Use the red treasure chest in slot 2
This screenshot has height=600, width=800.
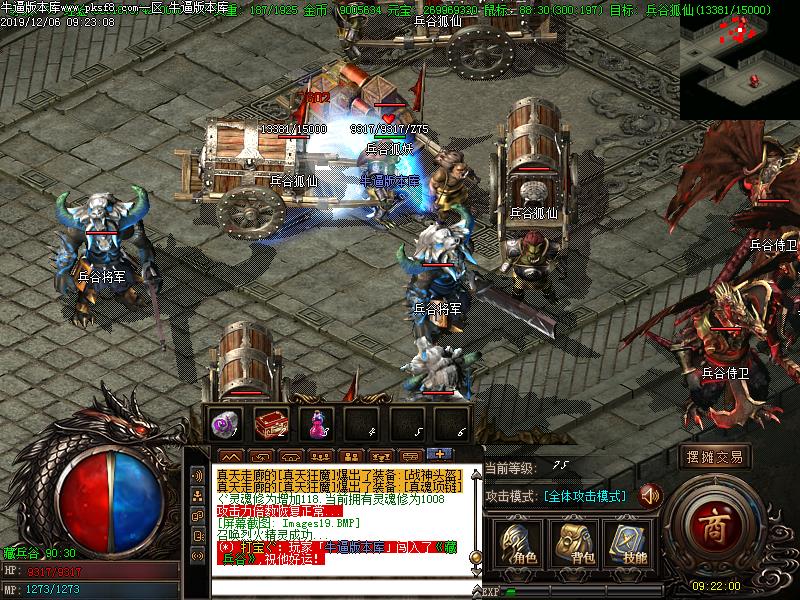pyautogui.click(x=270, y=422)
